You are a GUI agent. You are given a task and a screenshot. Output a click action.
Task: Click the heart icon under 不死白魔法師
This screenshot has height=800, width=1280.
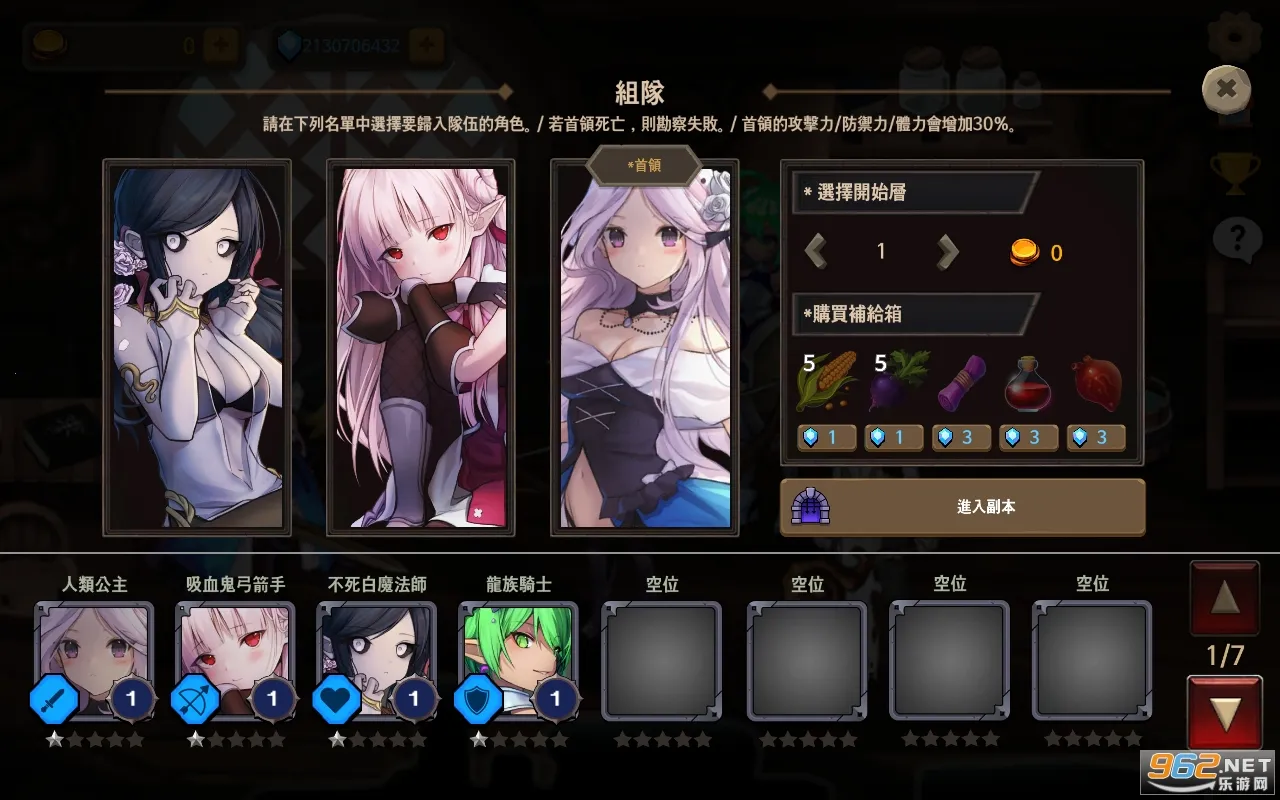coord(337,699)
